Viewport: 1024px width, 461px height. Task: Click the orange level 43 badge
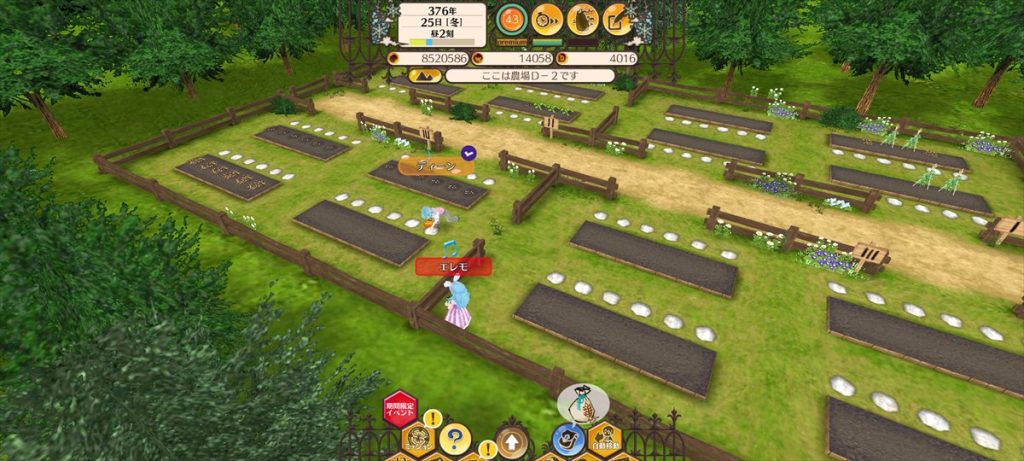(511, 18)
